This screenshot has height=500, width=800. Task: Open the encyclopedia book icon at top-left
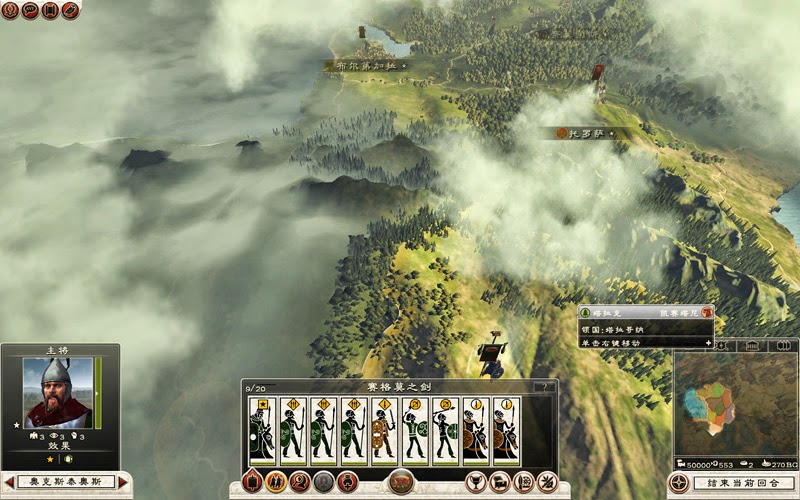tap(50, 11)
